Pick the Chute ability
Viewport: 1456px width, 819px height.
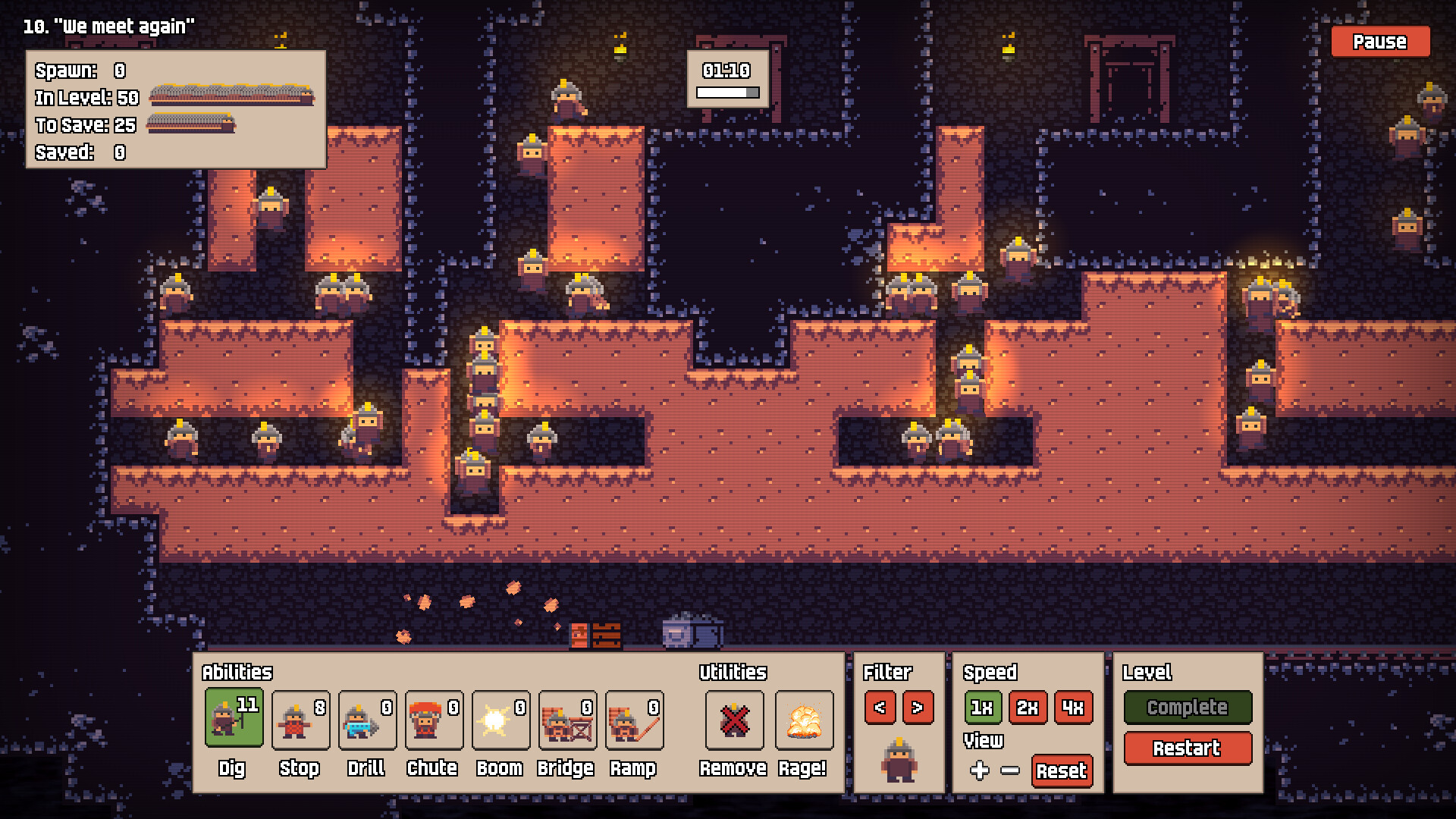pos(434,719)
